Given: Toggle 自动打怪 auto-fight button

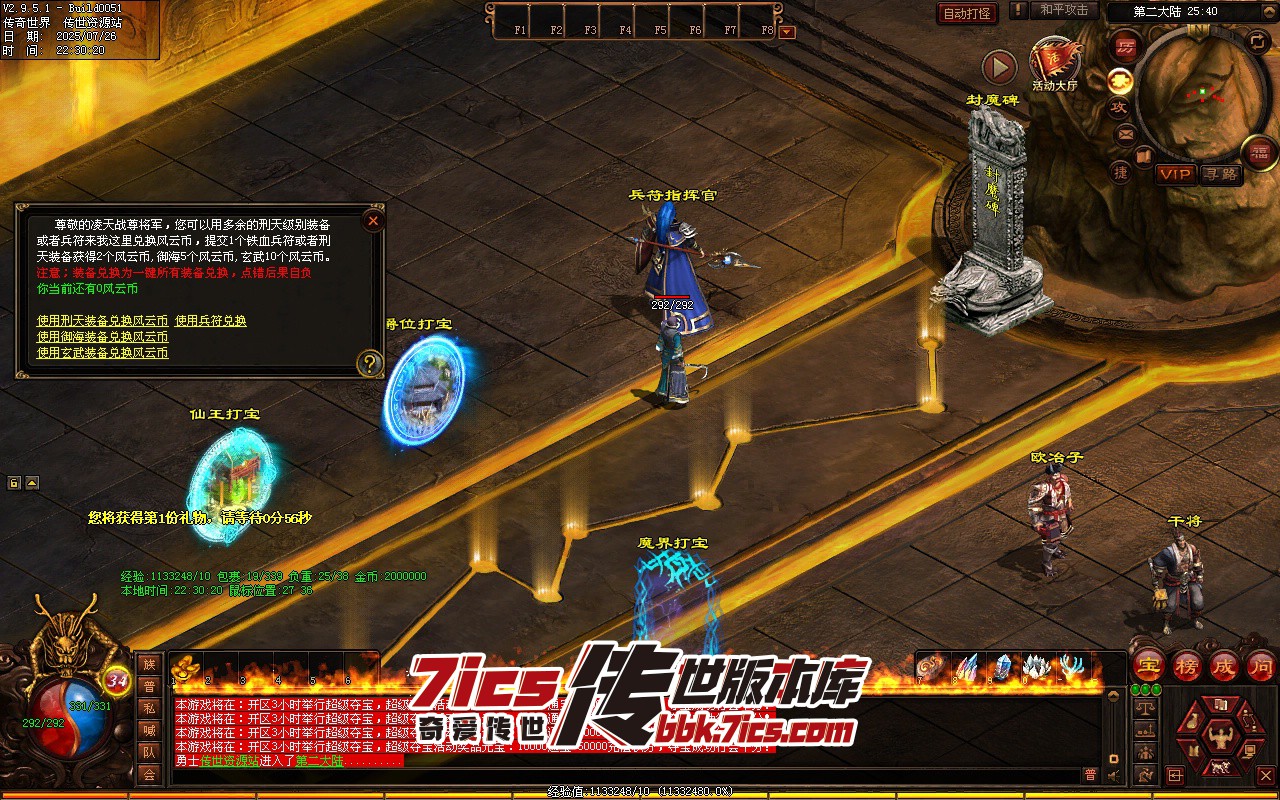Looking at the screenshot, I should (967, 13).
